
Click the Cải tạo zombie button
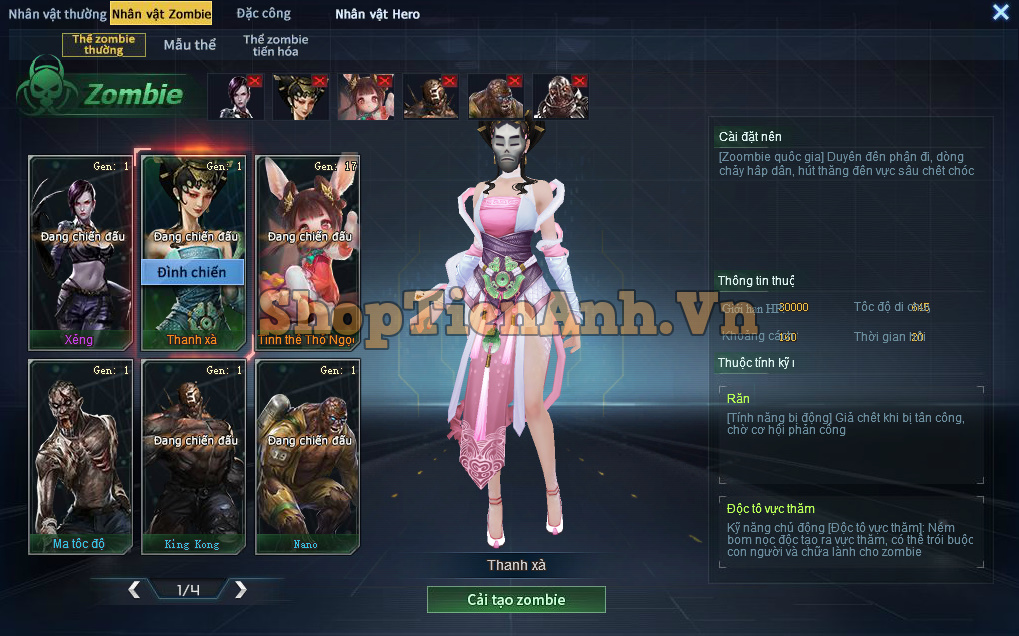pyautogui.click(x=516, y=600)
